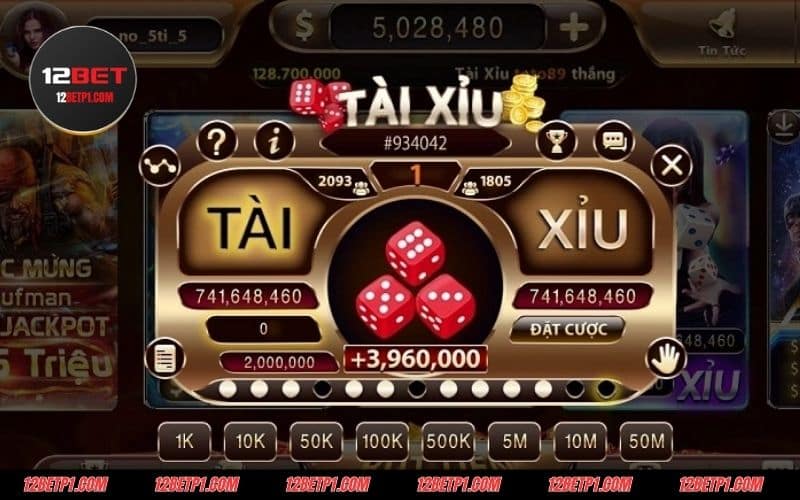This screenshot has width=800, height=500.
Task: Confirm with ĐẶT CƯỢC button
Action: (x=566, y=329)
